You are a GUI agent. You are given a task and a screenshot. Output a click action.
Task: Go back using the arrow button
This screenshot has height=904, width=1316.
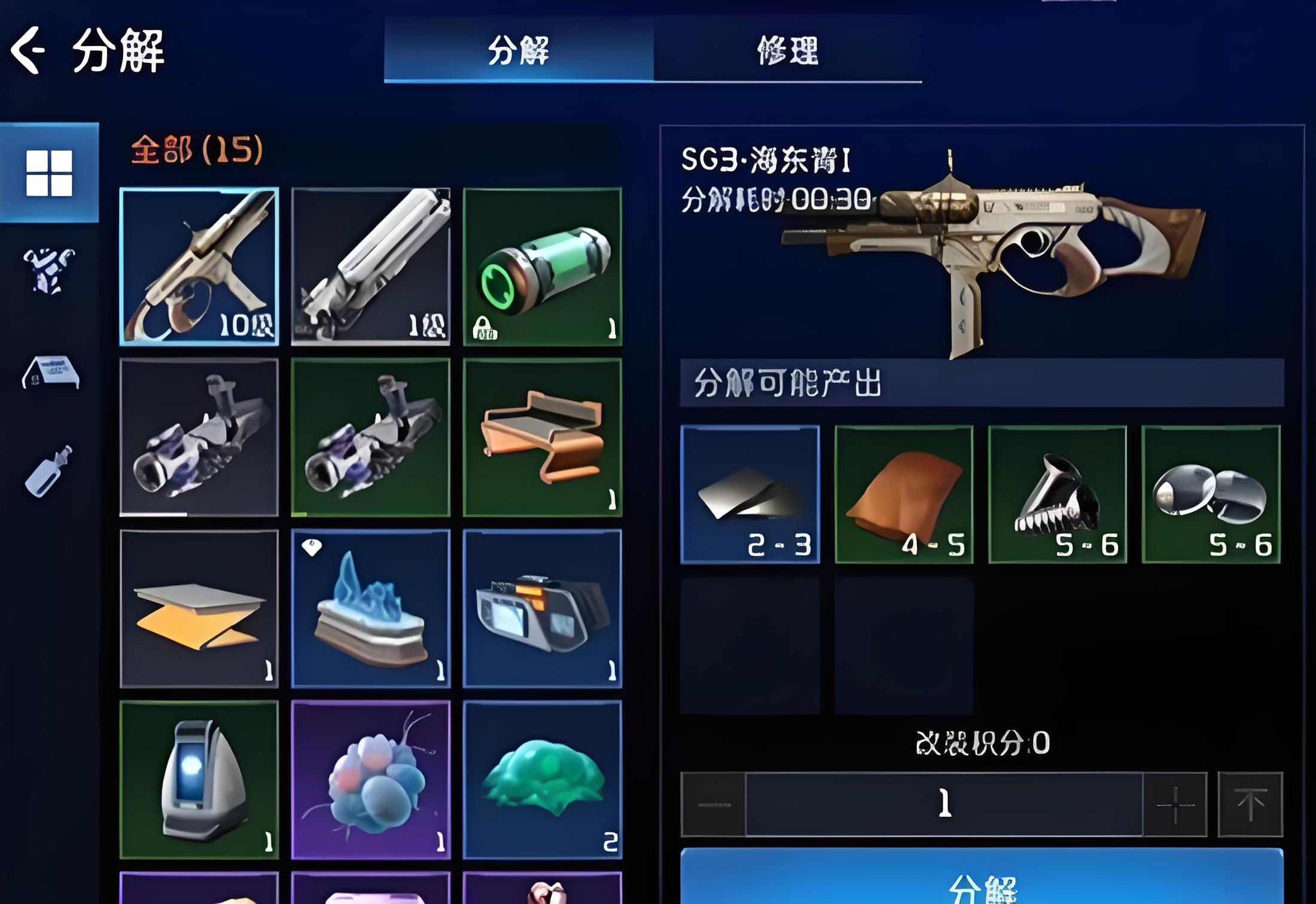point(28,50)
